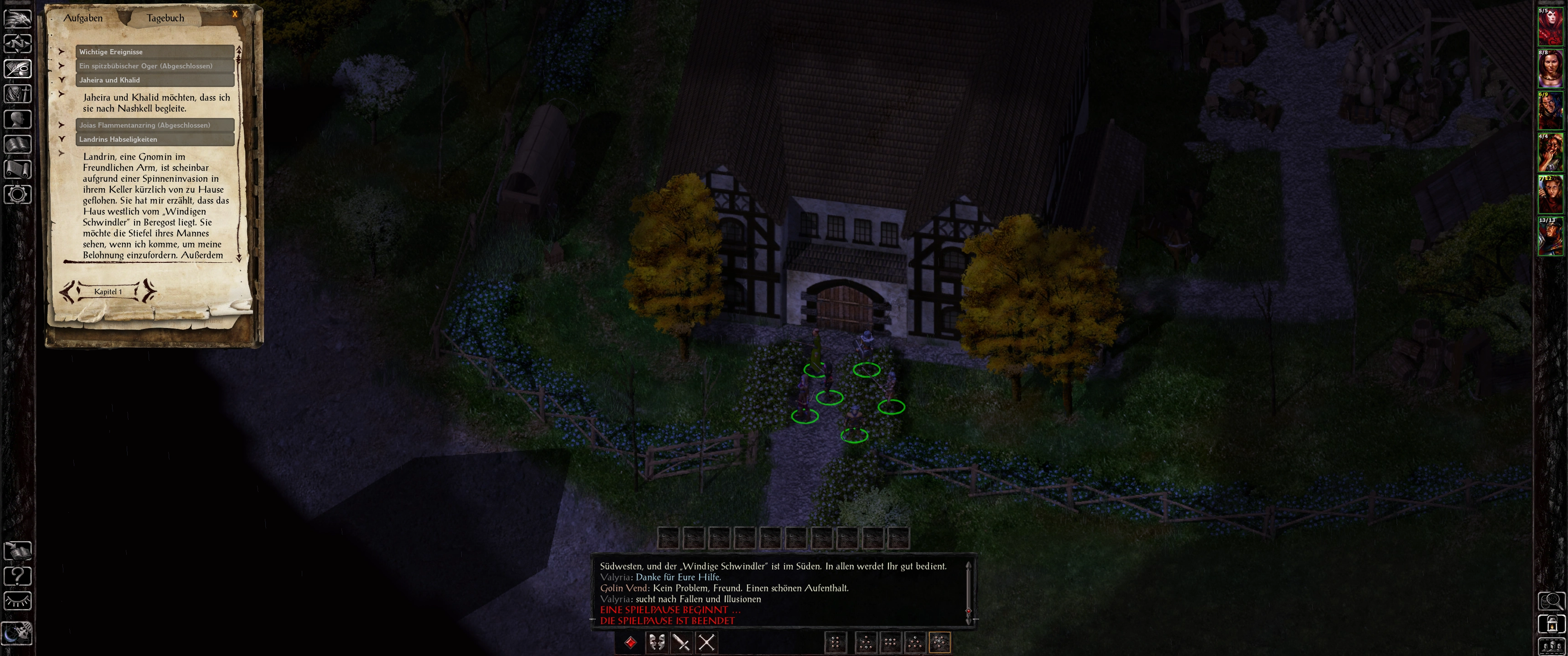Go to the previous journal chapter
1568x656 pixels.
tap(68, 292)
